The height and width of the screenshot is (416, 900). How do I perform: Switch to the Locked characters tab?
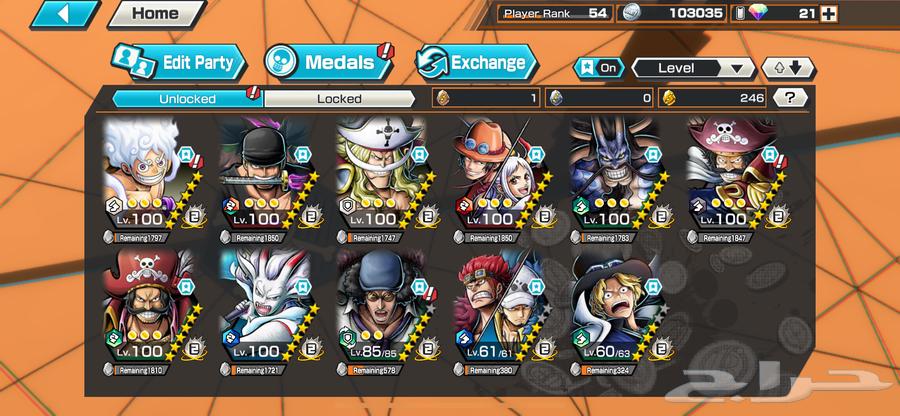[339, 98]
